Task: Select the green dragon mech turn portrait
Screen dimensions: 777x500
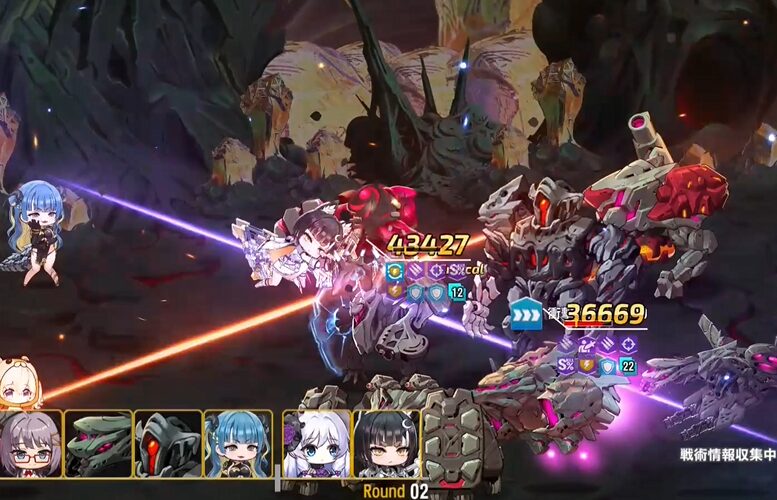Action: [x=98, y=444]
